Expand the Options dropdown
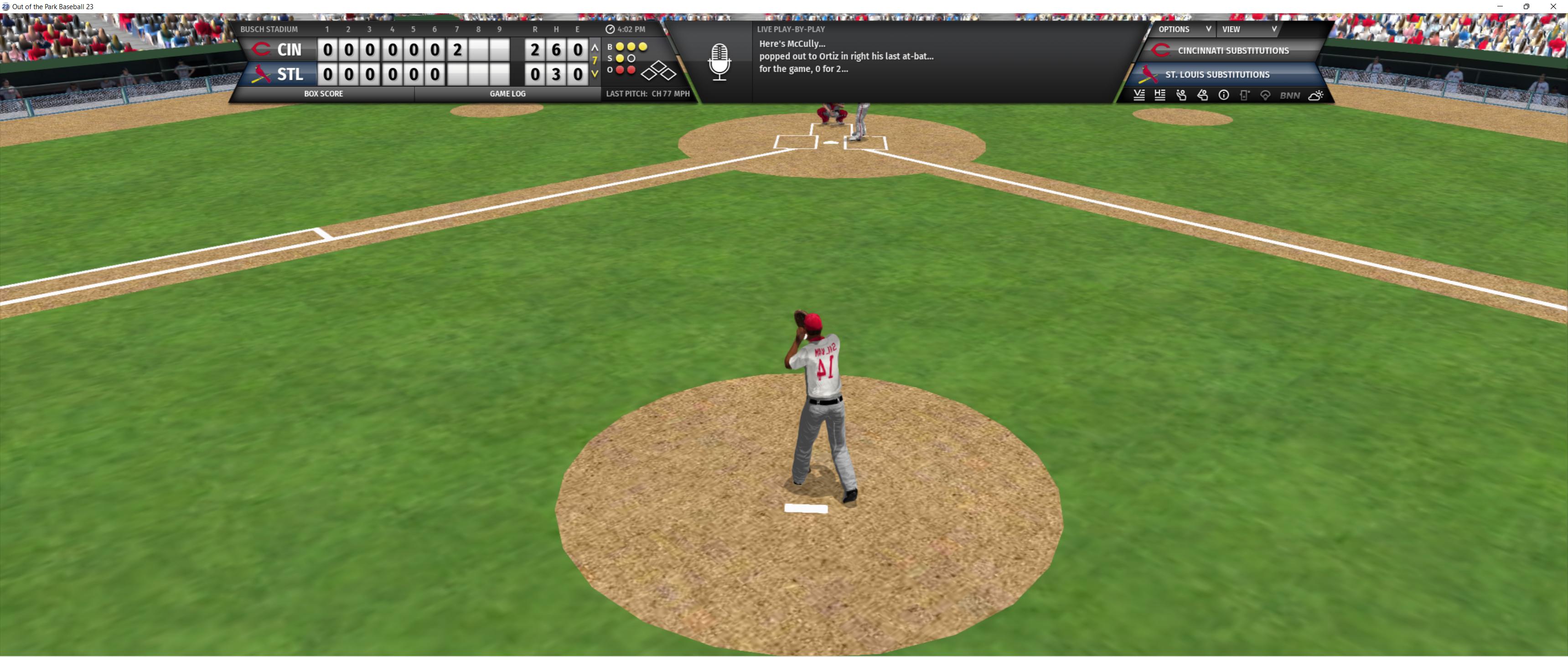Screen dimensions: 1568x657 pos(1183,29)
